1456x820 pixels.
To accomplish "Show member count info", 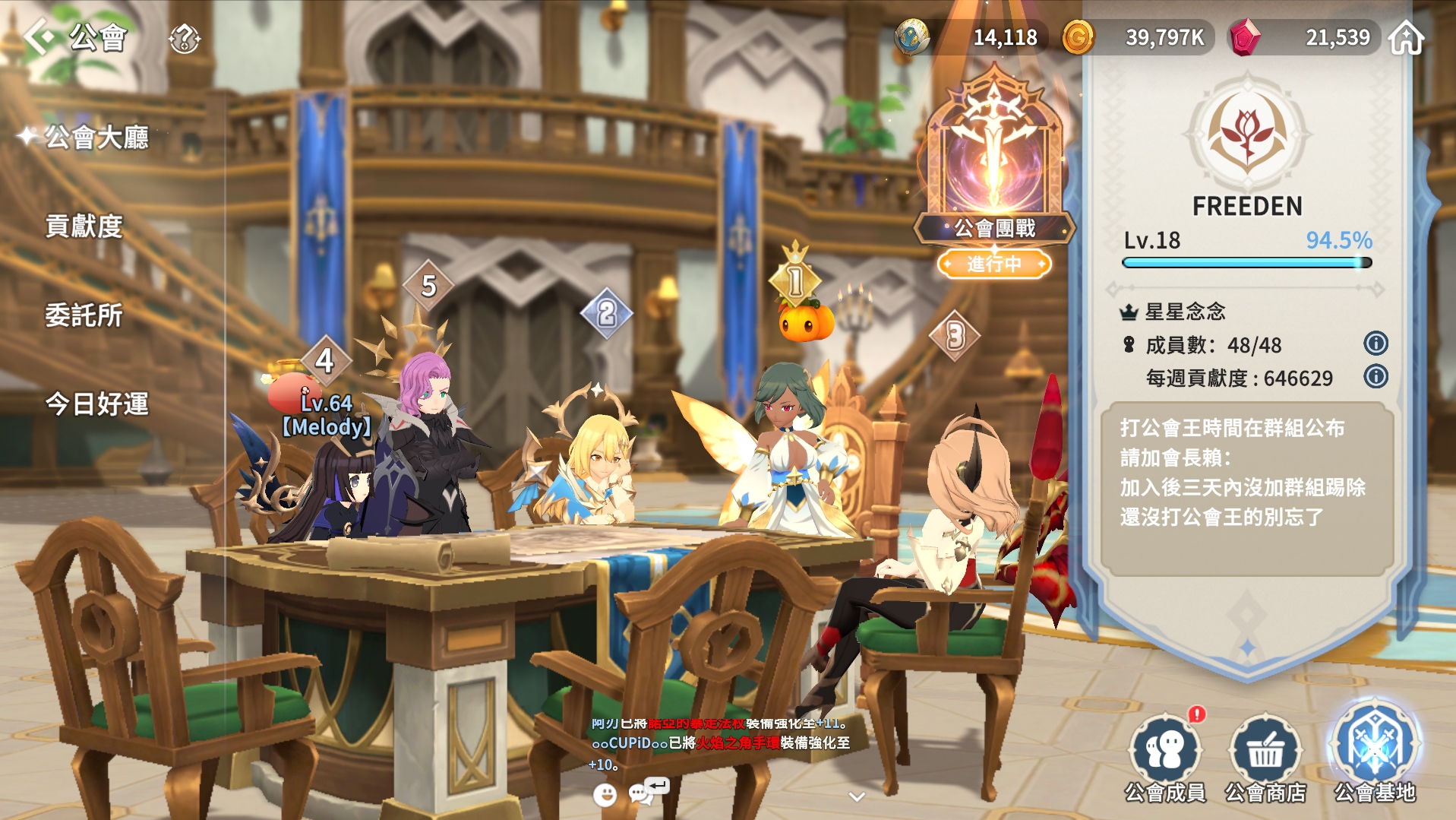I will [1375, 344].
